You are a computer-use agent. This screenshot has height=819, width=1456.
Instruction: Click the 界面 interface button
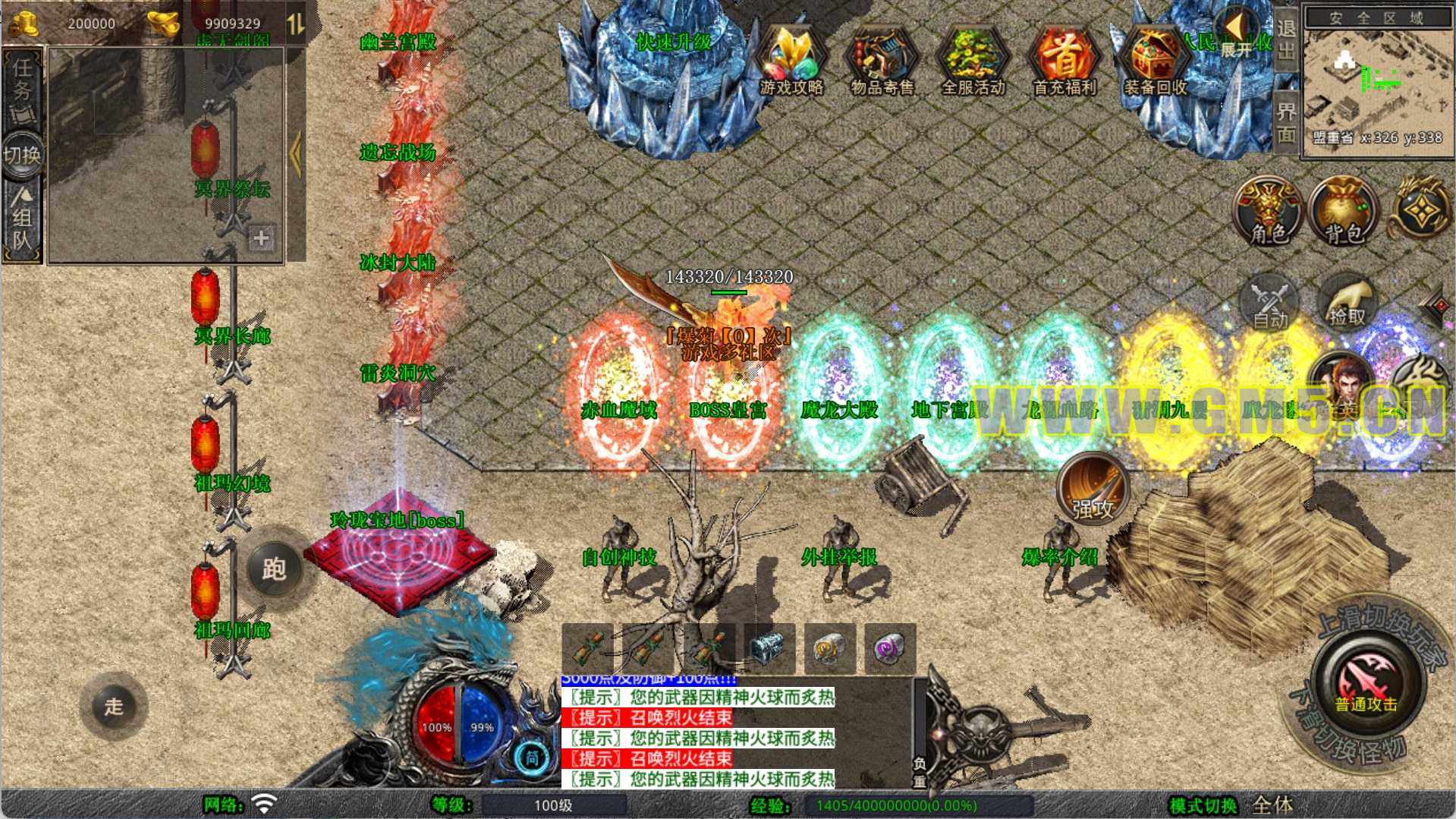pos(1286,121)
